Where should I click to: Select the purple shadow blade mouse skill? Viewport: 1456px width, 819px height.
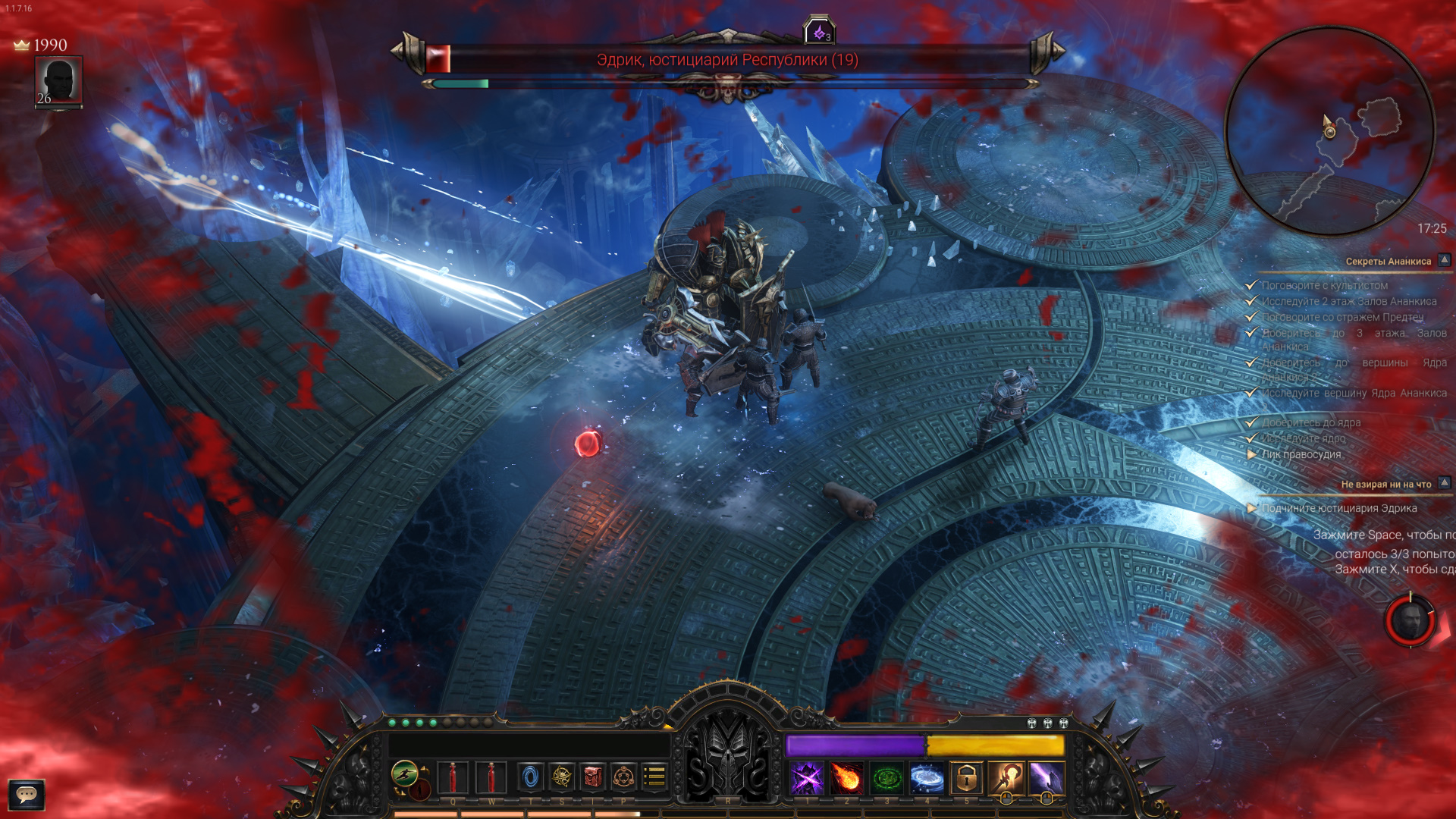(x=1046, y=778)
